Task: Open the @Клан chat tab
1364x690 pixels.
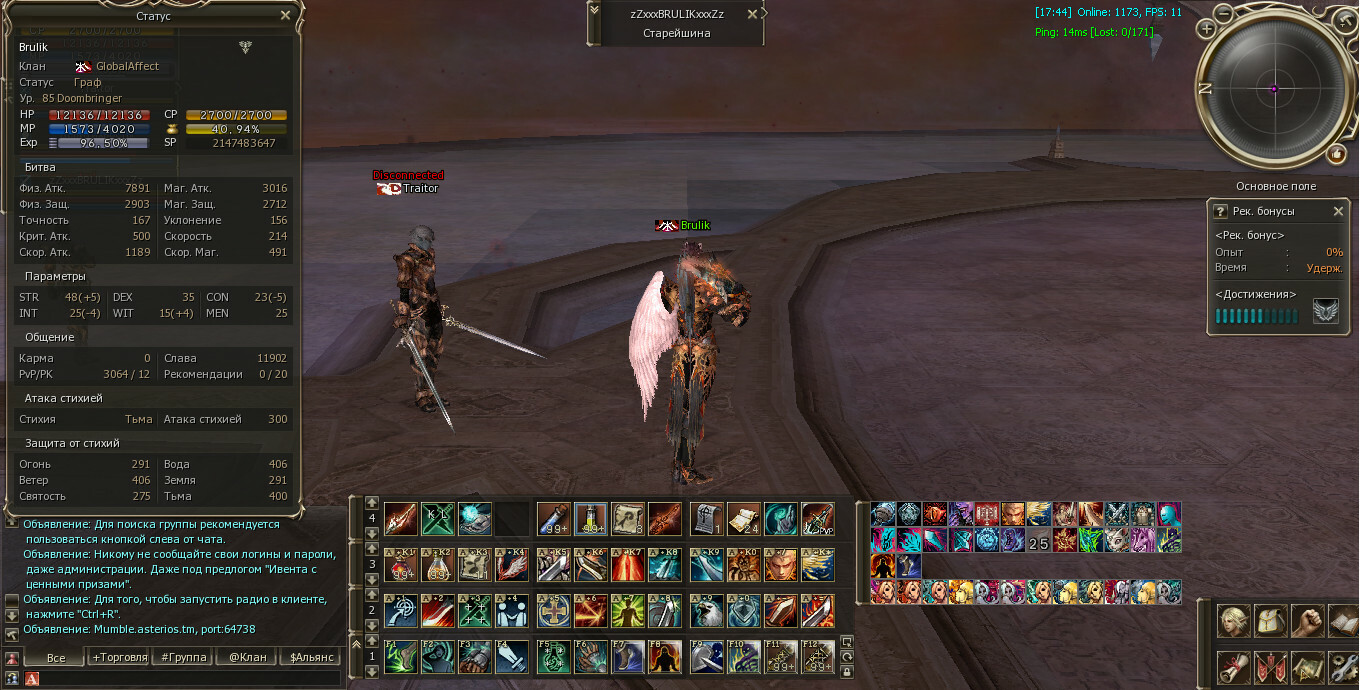Action: tap(247, 657)
